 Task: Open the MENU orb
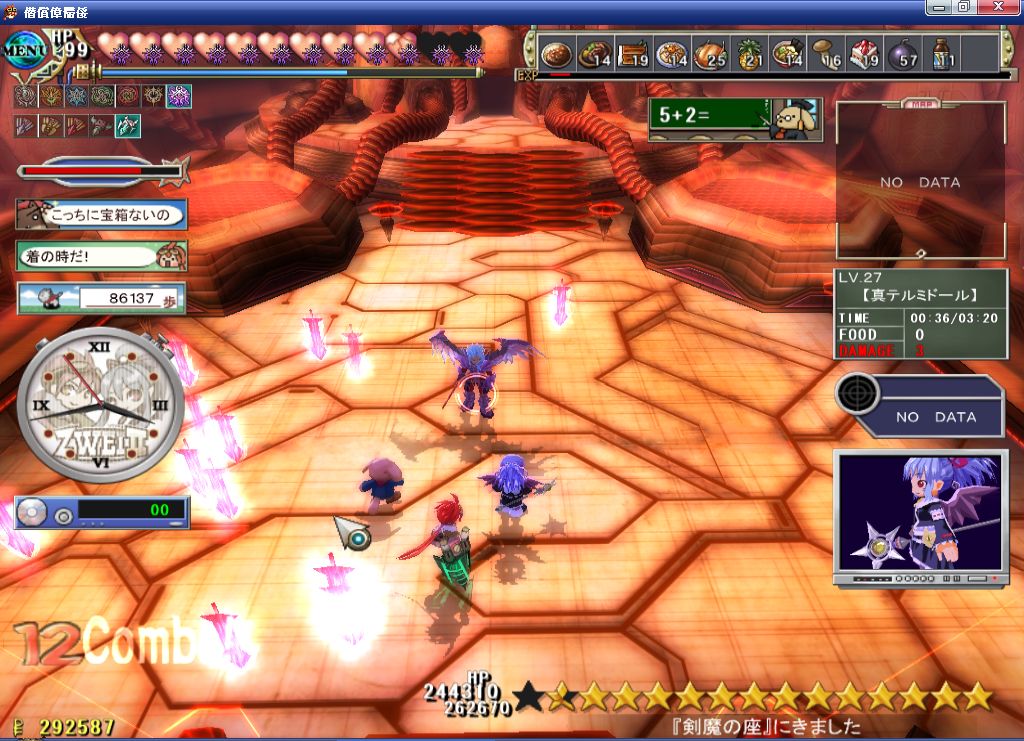coord(22,49)
